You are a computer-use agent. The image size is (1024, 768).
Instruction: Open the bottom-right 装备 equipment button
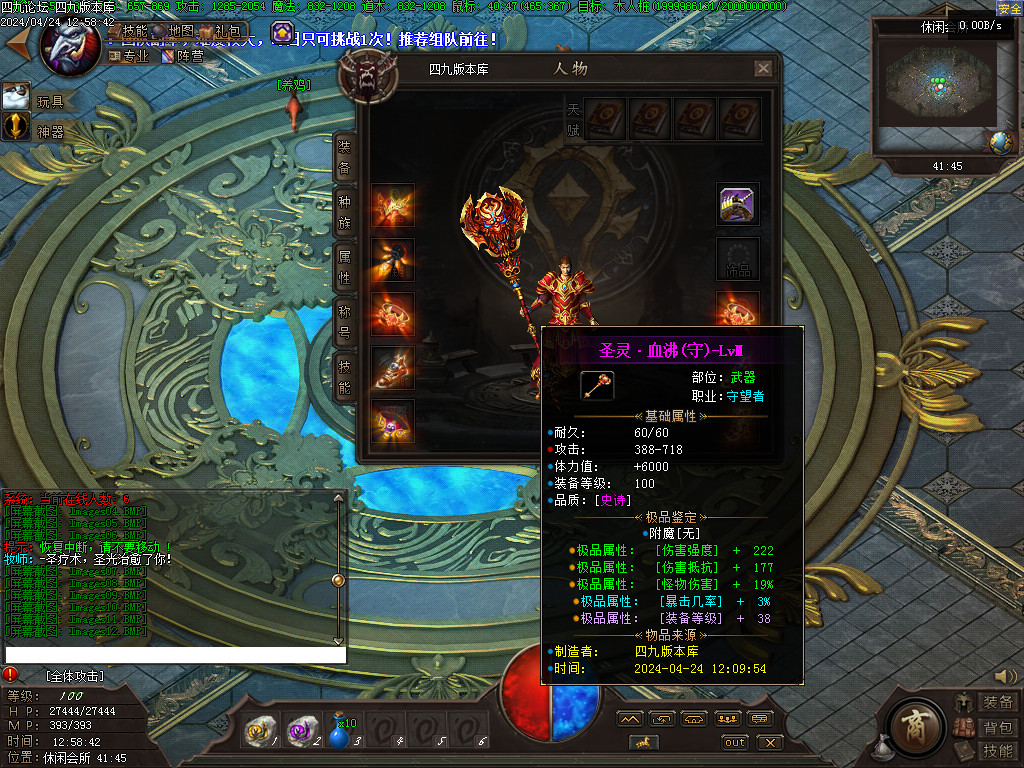click(x=997, y=703)
